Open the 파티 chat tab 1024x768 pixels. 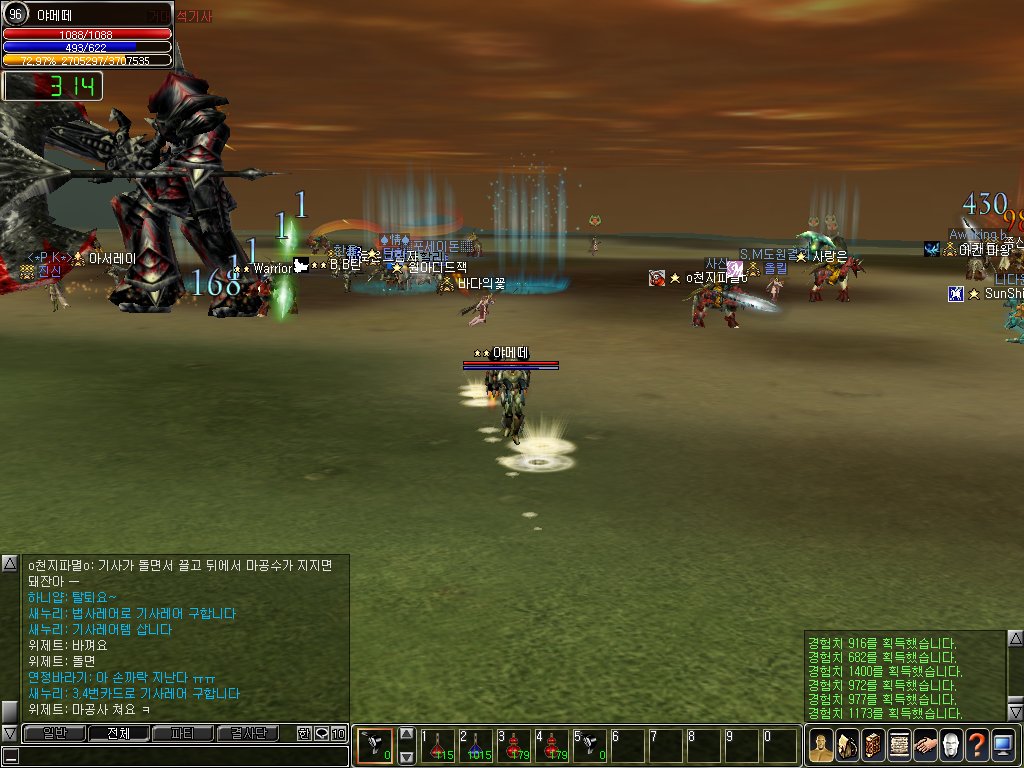(x=182, y=734)
